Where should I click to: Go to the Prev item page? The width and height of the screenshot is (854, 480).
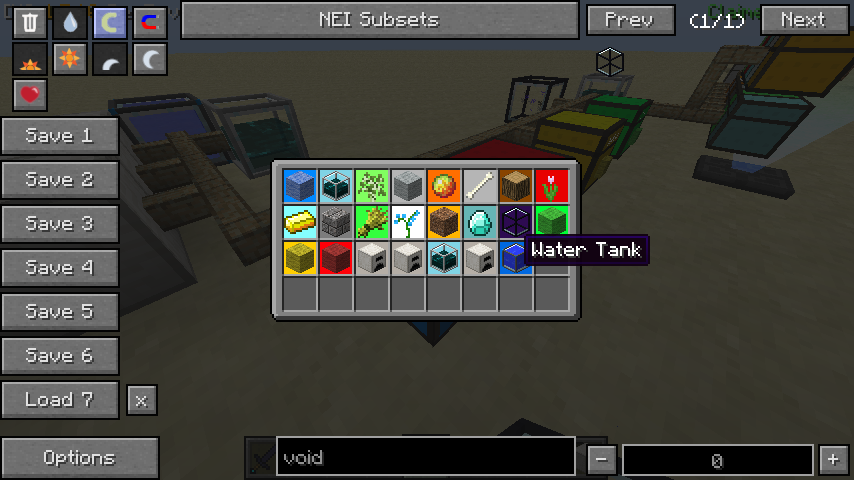[x=629, y=20]
